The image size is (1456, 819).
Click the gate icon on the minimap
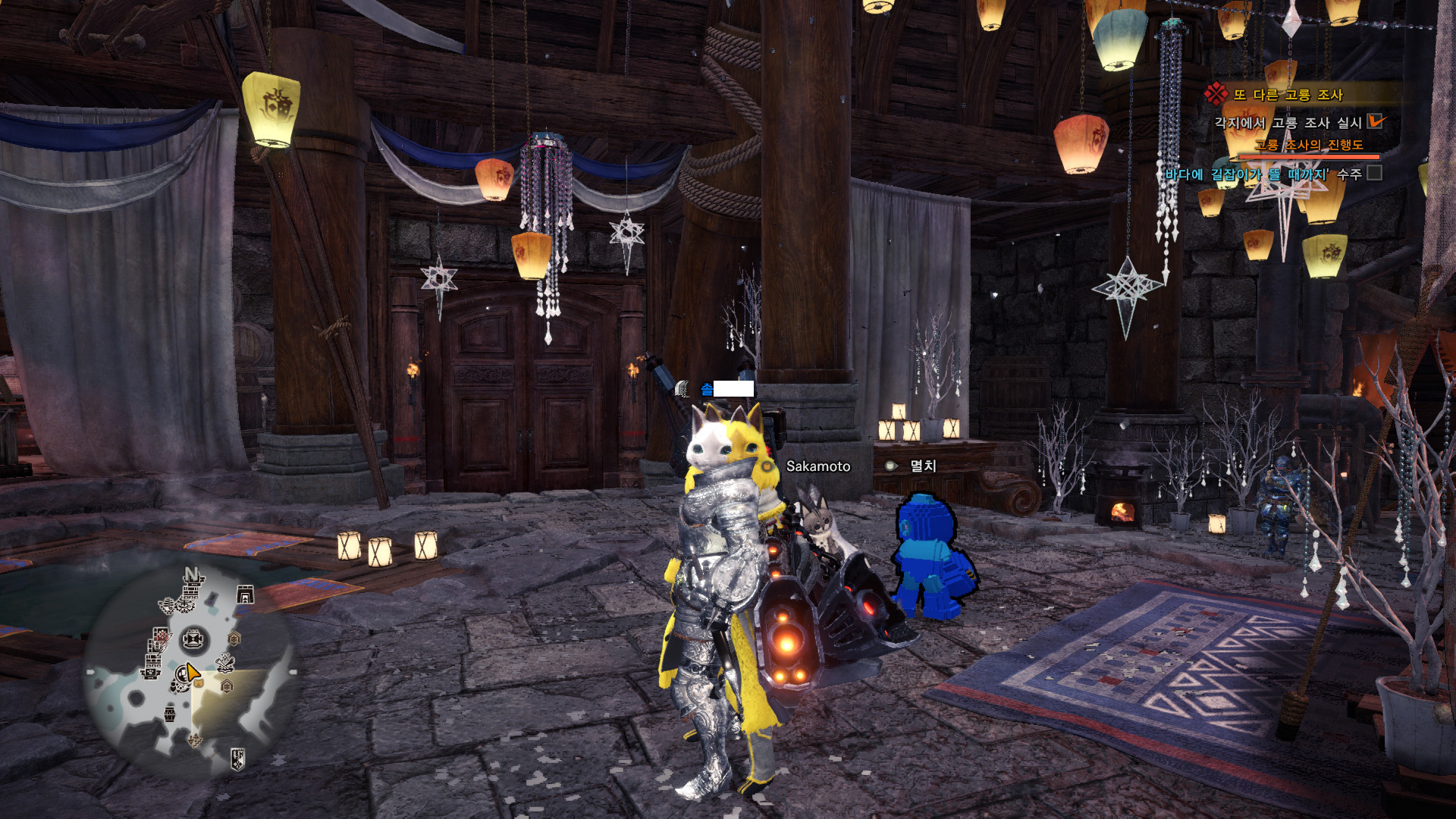click(245, 595)
